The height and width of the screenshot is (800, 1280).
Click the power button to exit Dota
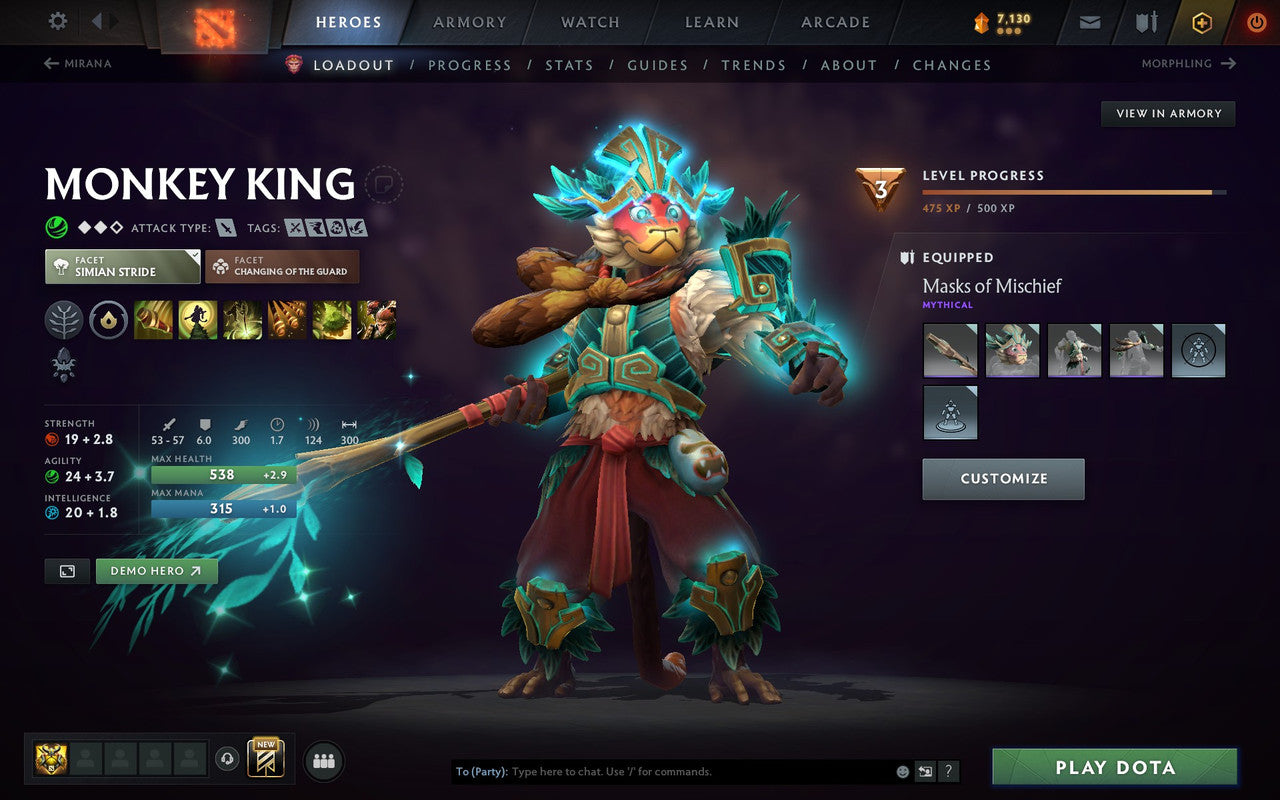[1256, 22]
